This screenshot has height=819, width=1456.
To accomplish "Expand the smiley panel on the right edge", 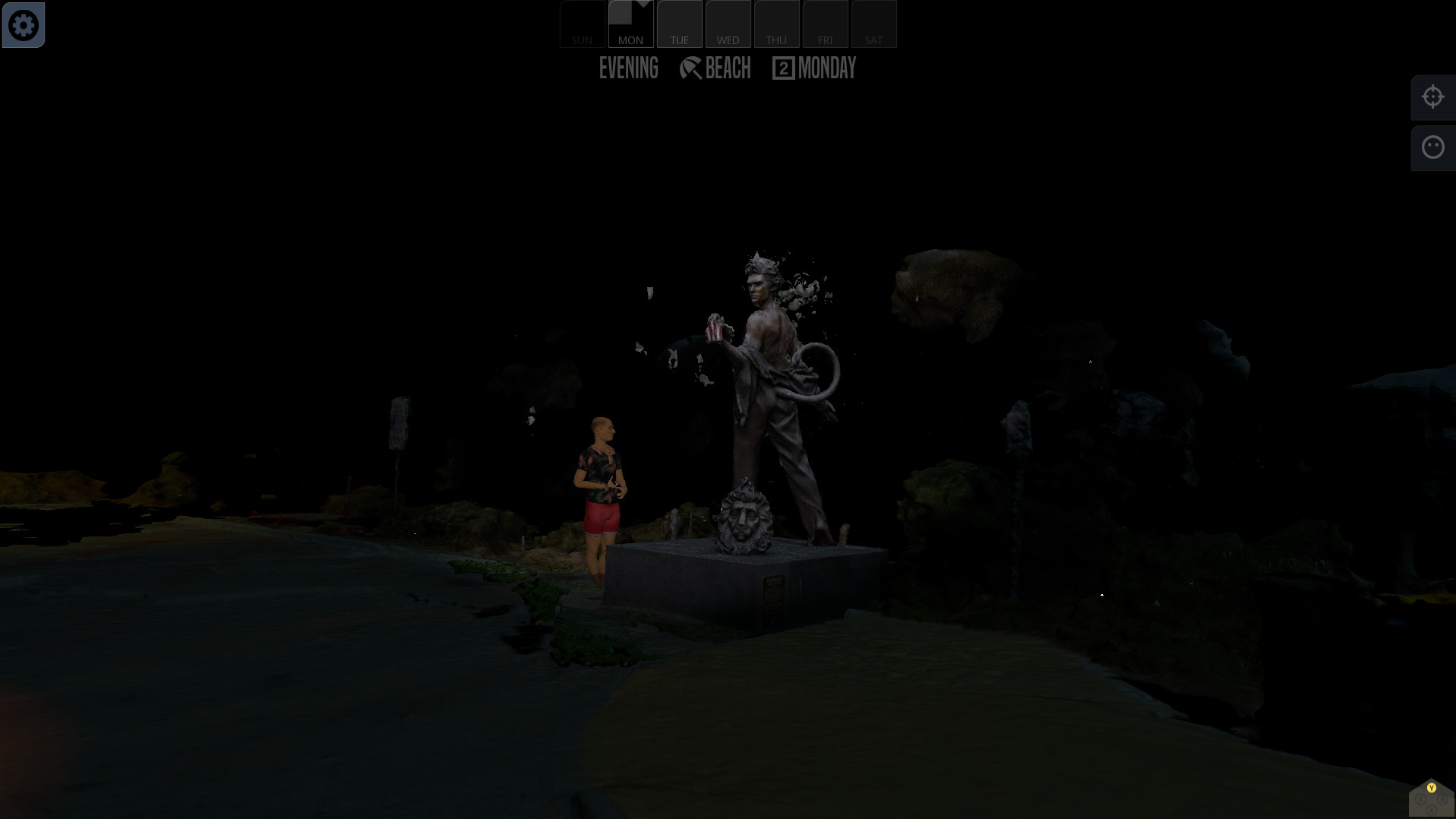I will tap(1432, 147).
